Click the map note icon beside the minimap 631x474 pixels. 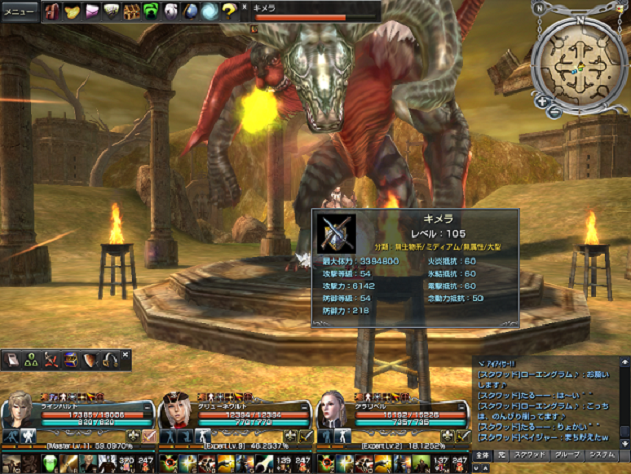coord(622,7)
